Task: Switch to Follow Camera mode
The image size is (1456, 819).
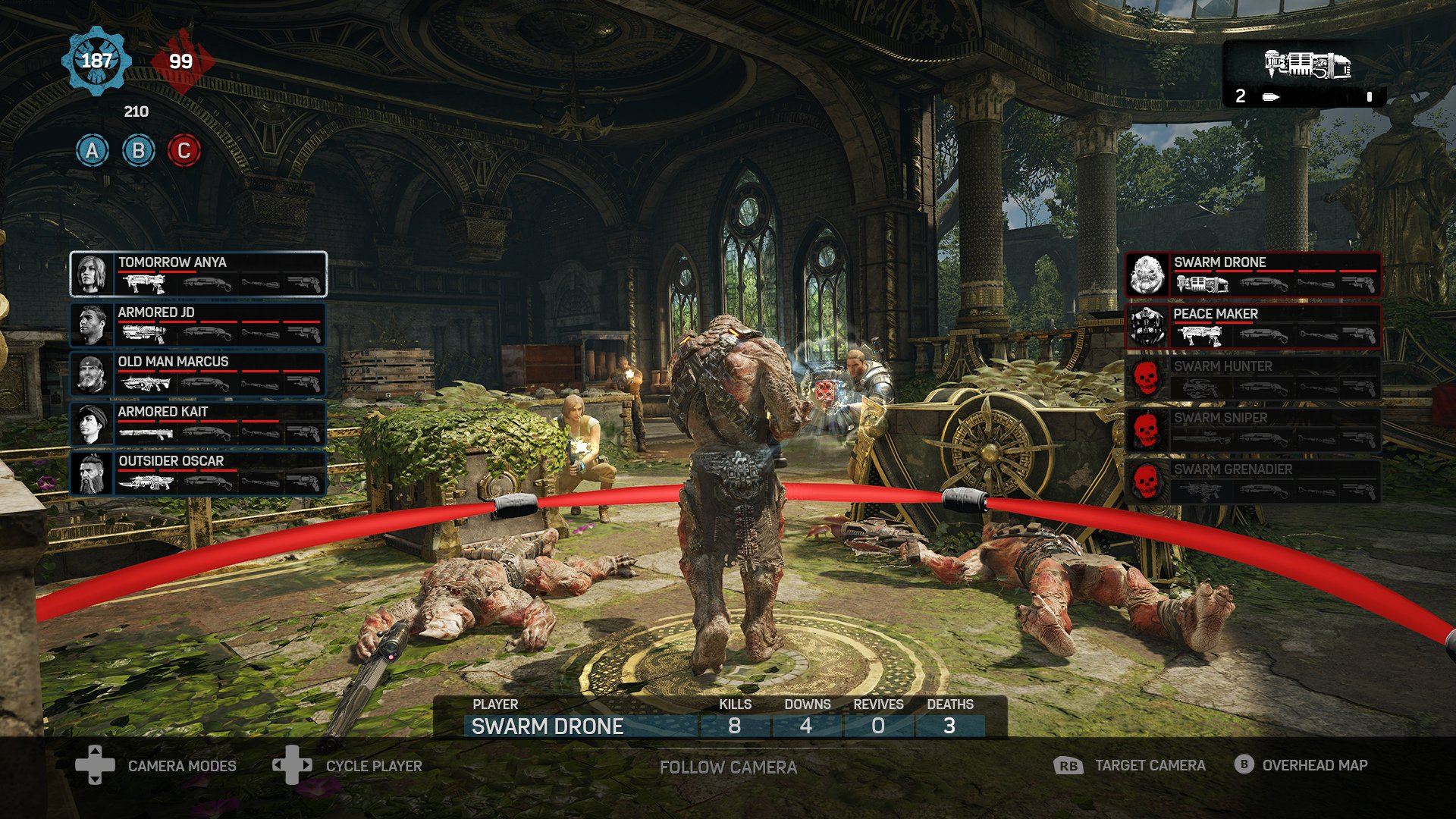Action: tap(728, 767)
